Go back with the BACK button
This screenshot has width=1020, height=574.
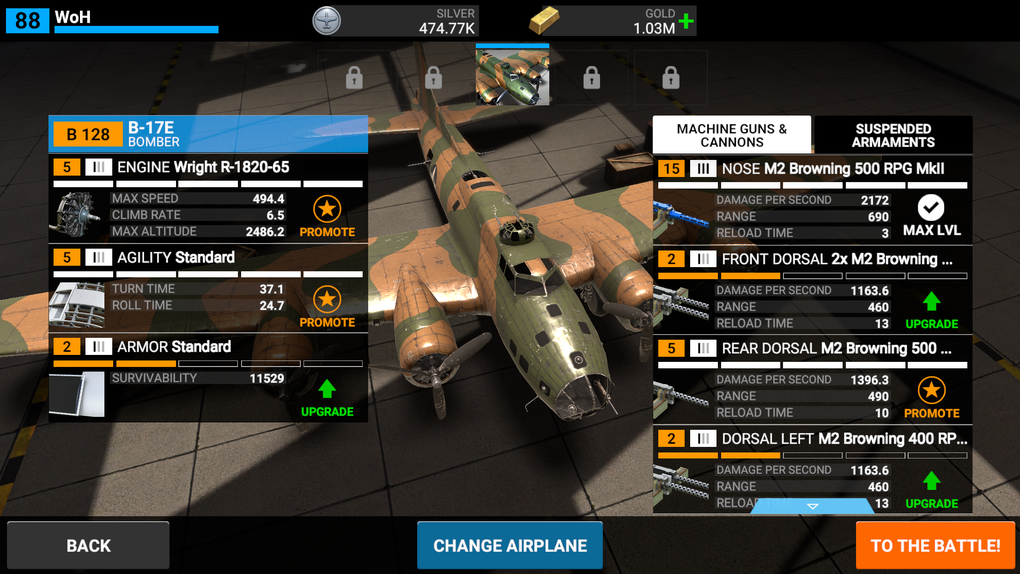point(88,546)
